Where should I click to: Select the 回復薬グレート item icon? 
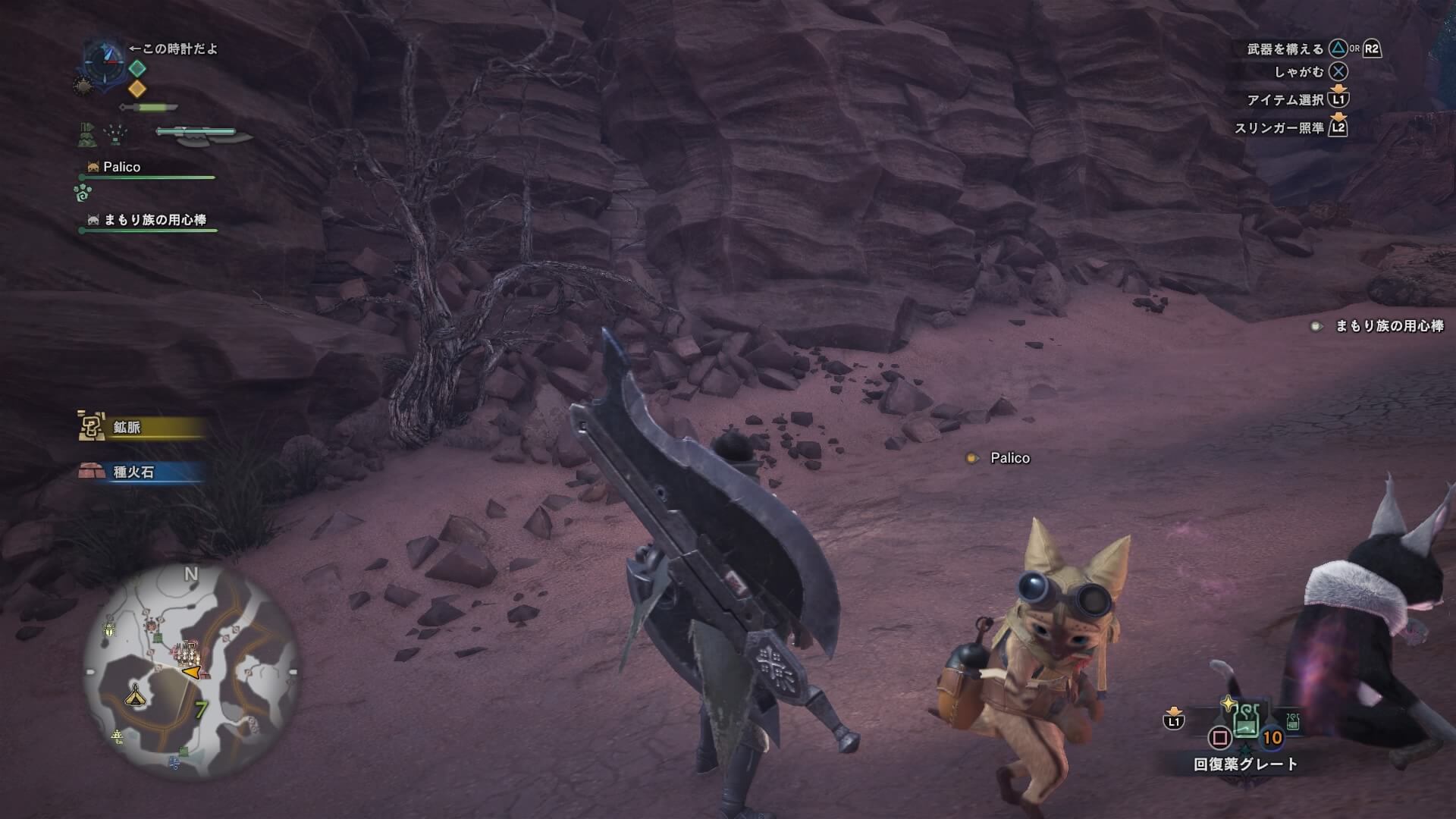(1245, 719)
